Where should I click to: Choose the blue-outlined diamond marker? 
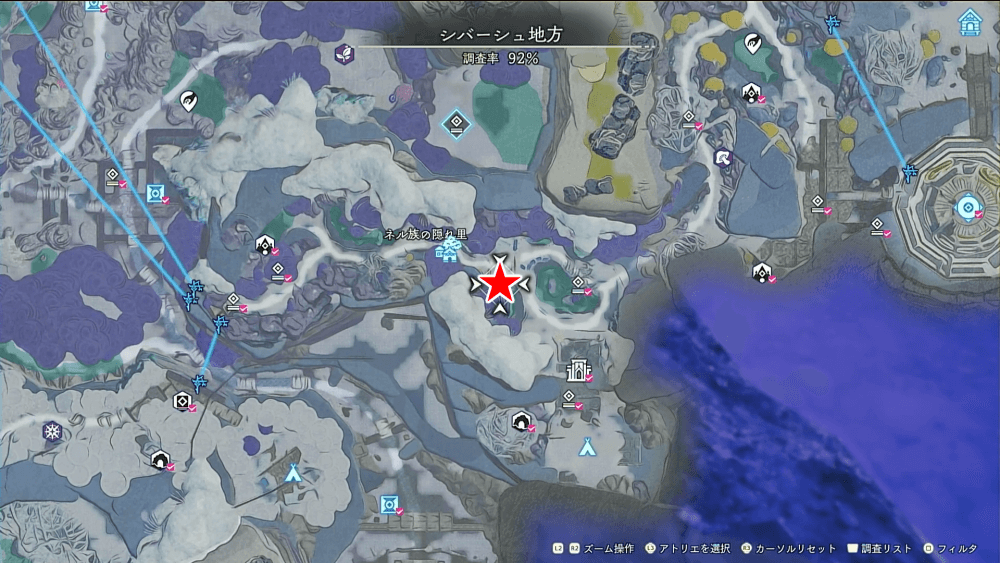(455, 123)
